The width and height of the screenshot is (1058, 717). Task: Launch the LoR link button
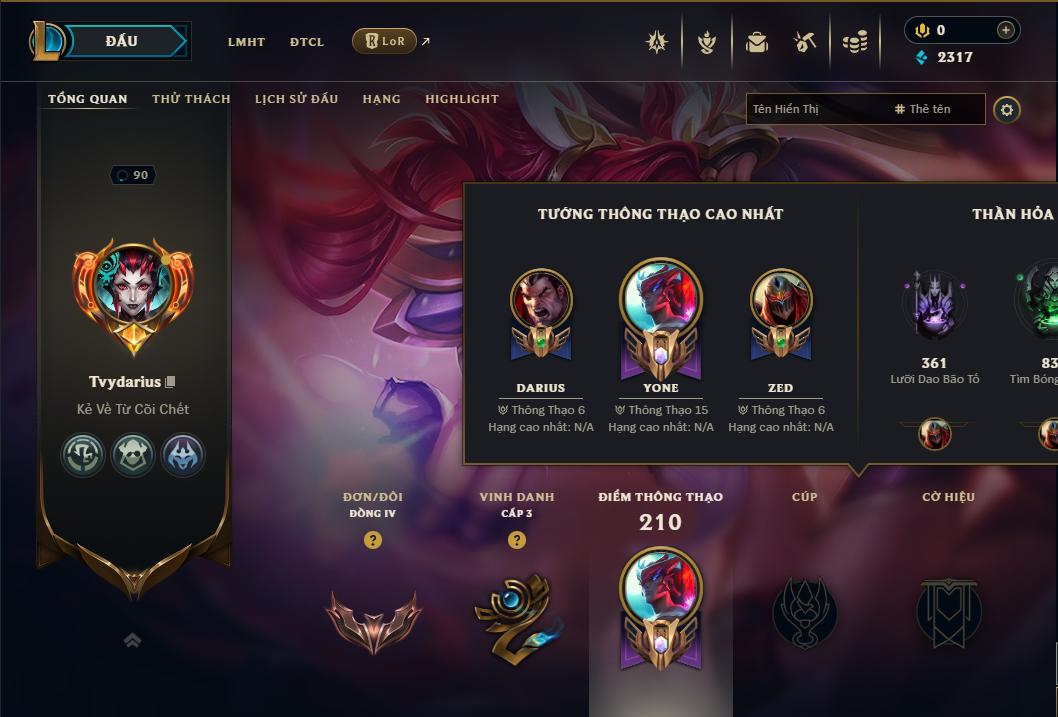(x=385, y=41)
